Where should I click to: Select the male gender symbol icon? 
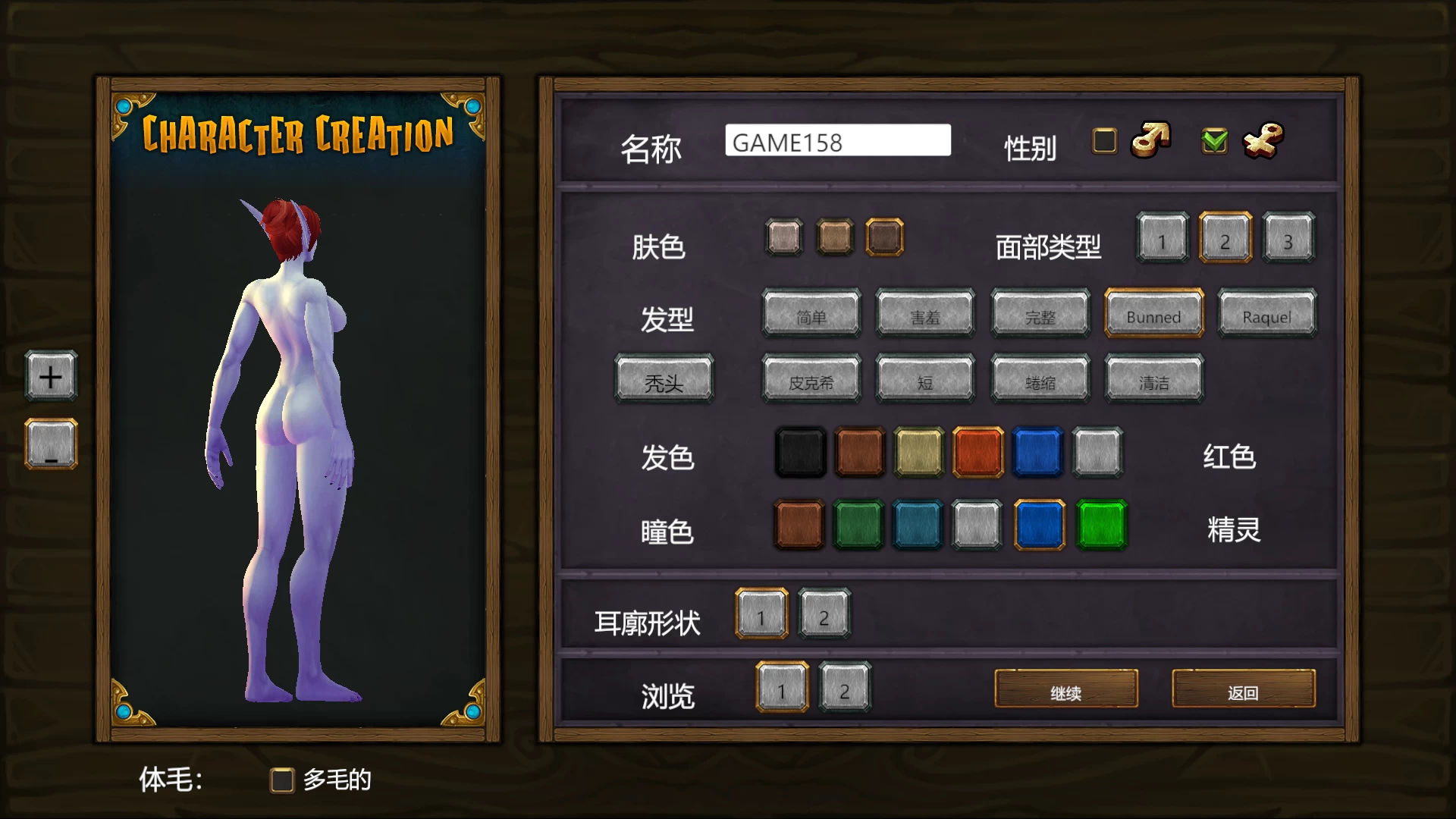[1150, 141]
